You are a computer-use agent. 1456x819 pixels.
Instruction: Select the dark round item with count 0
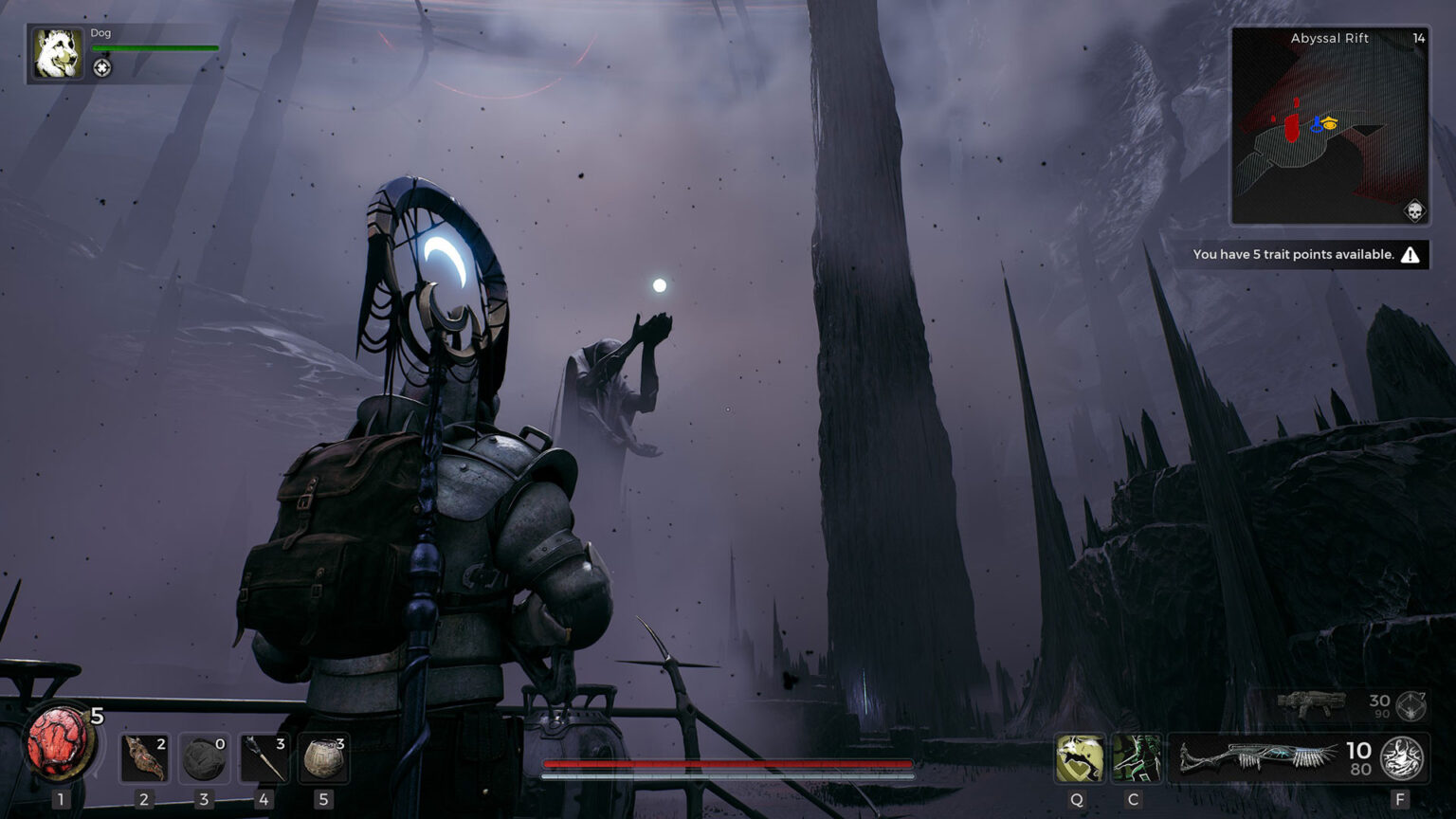pos(204,758)
